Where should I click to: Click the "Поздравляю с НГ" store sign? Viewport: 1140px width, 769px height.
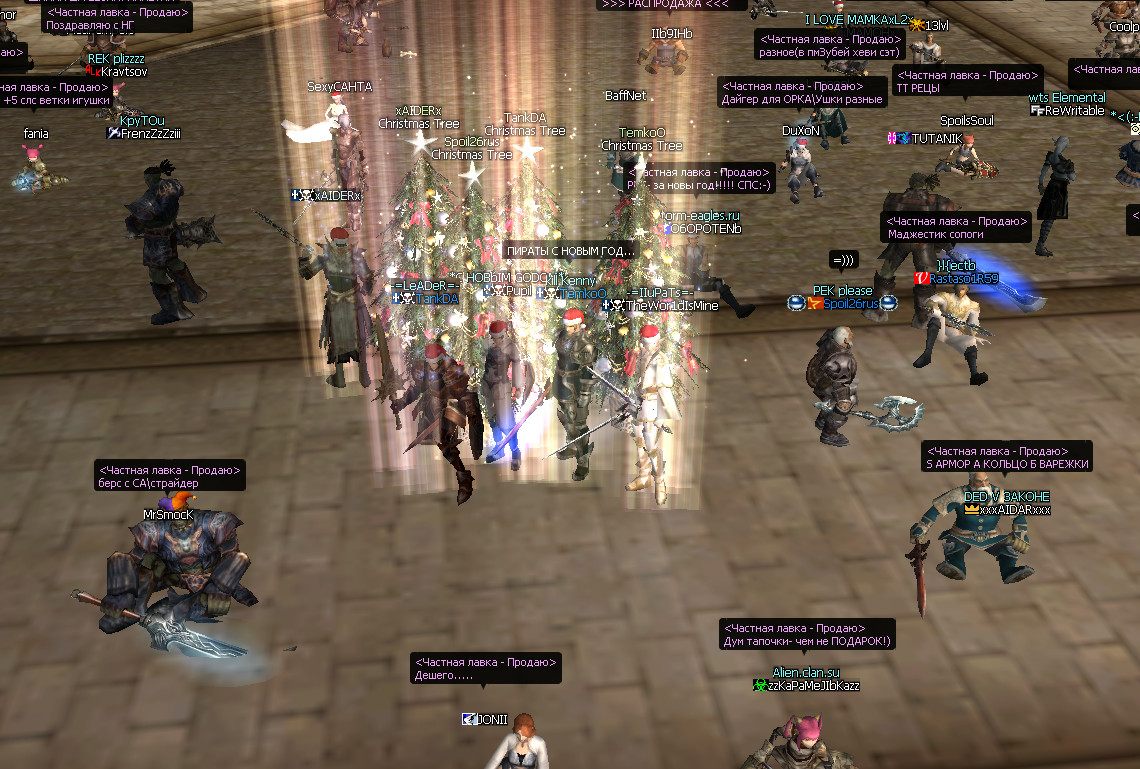117,19
